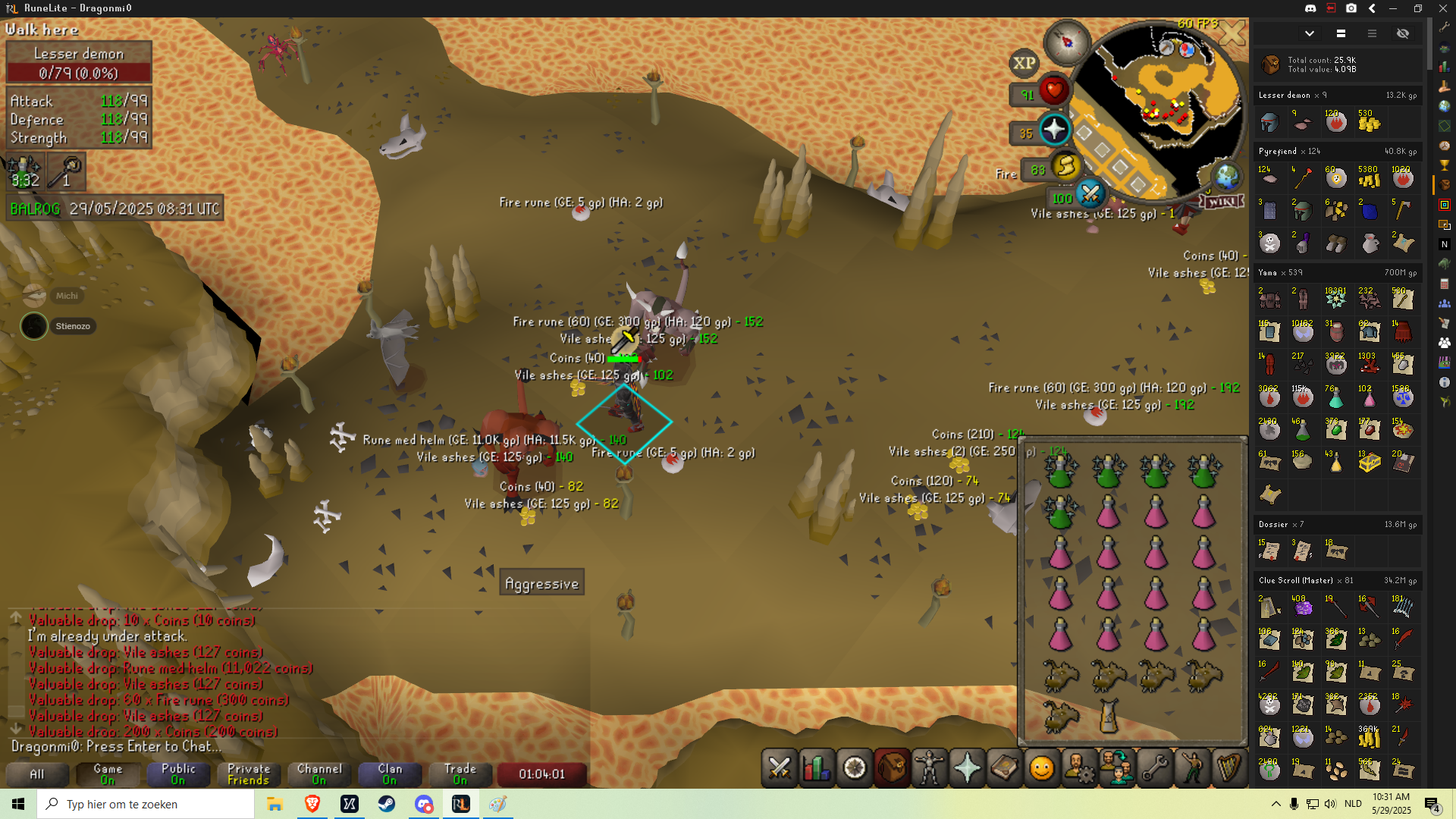
Task: Click the Wiki lookup banner
Action: coord(1222,201)
